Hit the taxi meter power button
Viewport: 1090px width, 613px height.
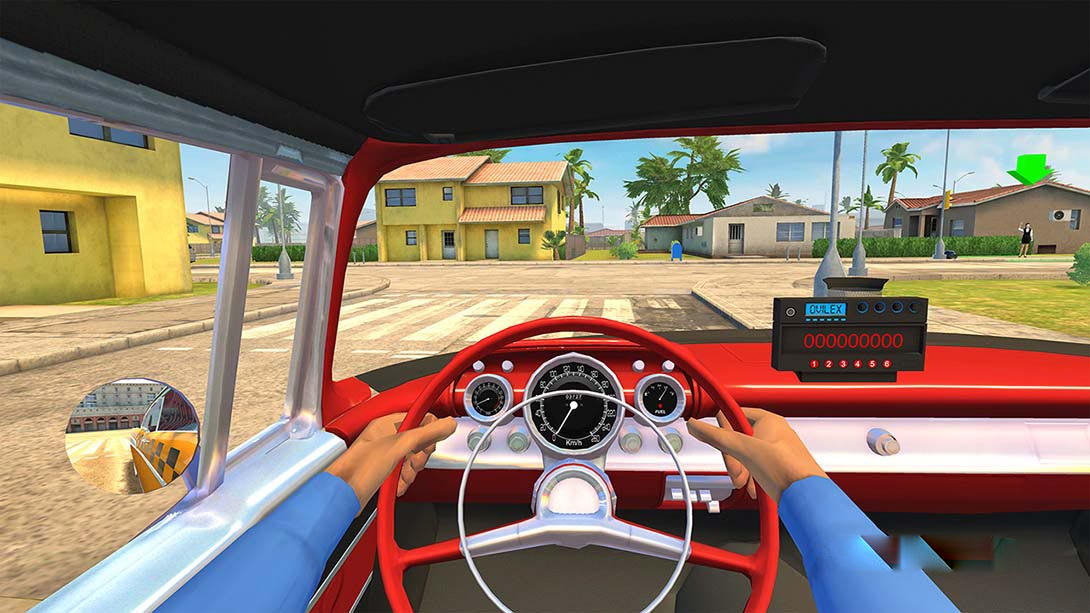[790, 311]
